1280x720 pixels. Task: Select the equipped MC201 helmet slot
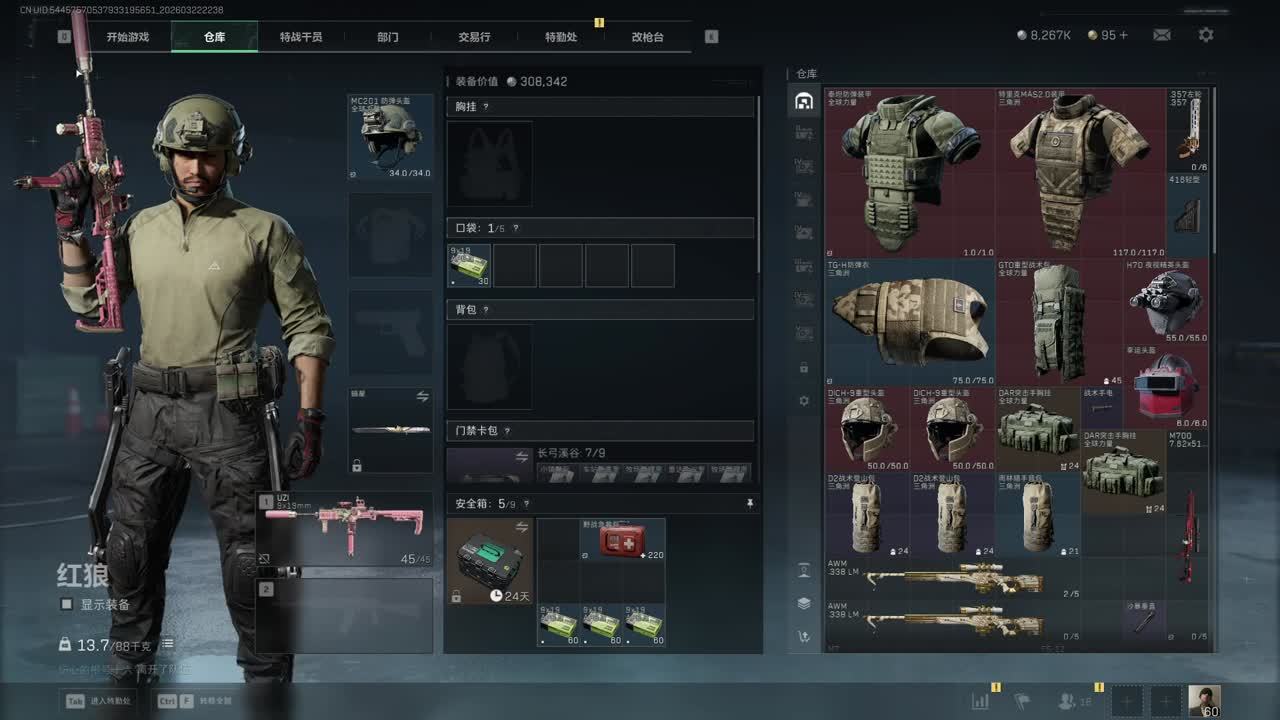point(390,137)
